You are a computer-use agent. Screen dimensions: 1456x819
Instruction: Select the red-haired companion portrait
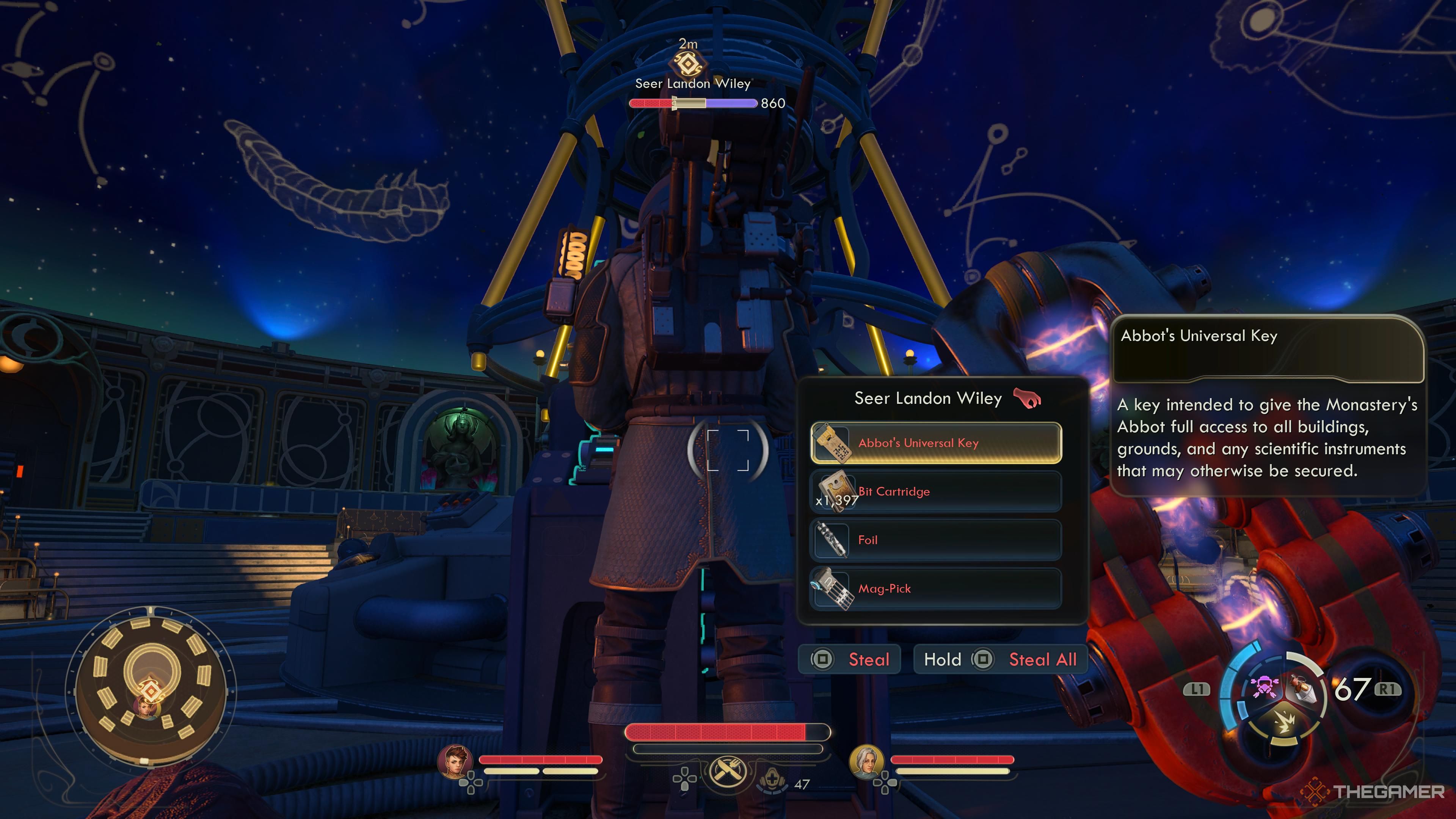tap(455, 761)
